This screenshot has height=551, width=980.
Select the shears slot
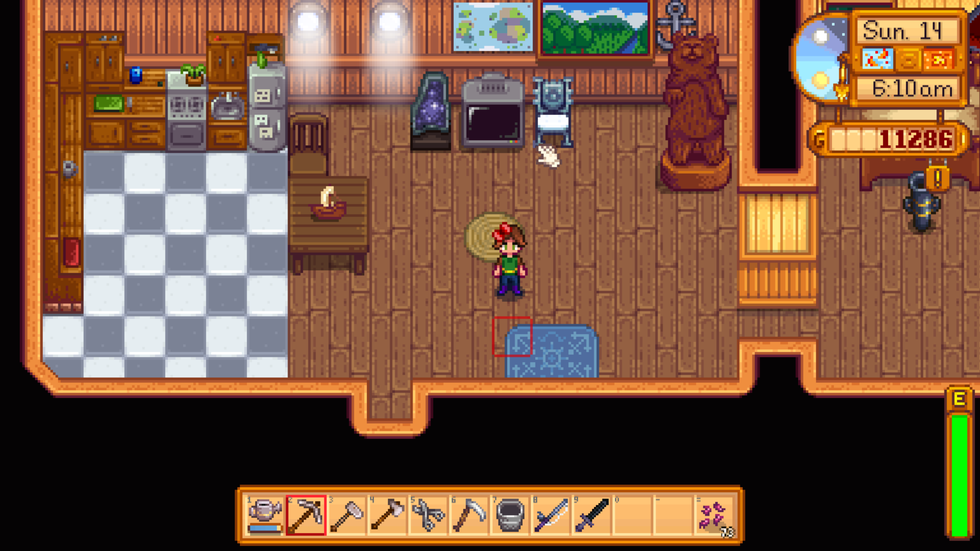(429, 516)
